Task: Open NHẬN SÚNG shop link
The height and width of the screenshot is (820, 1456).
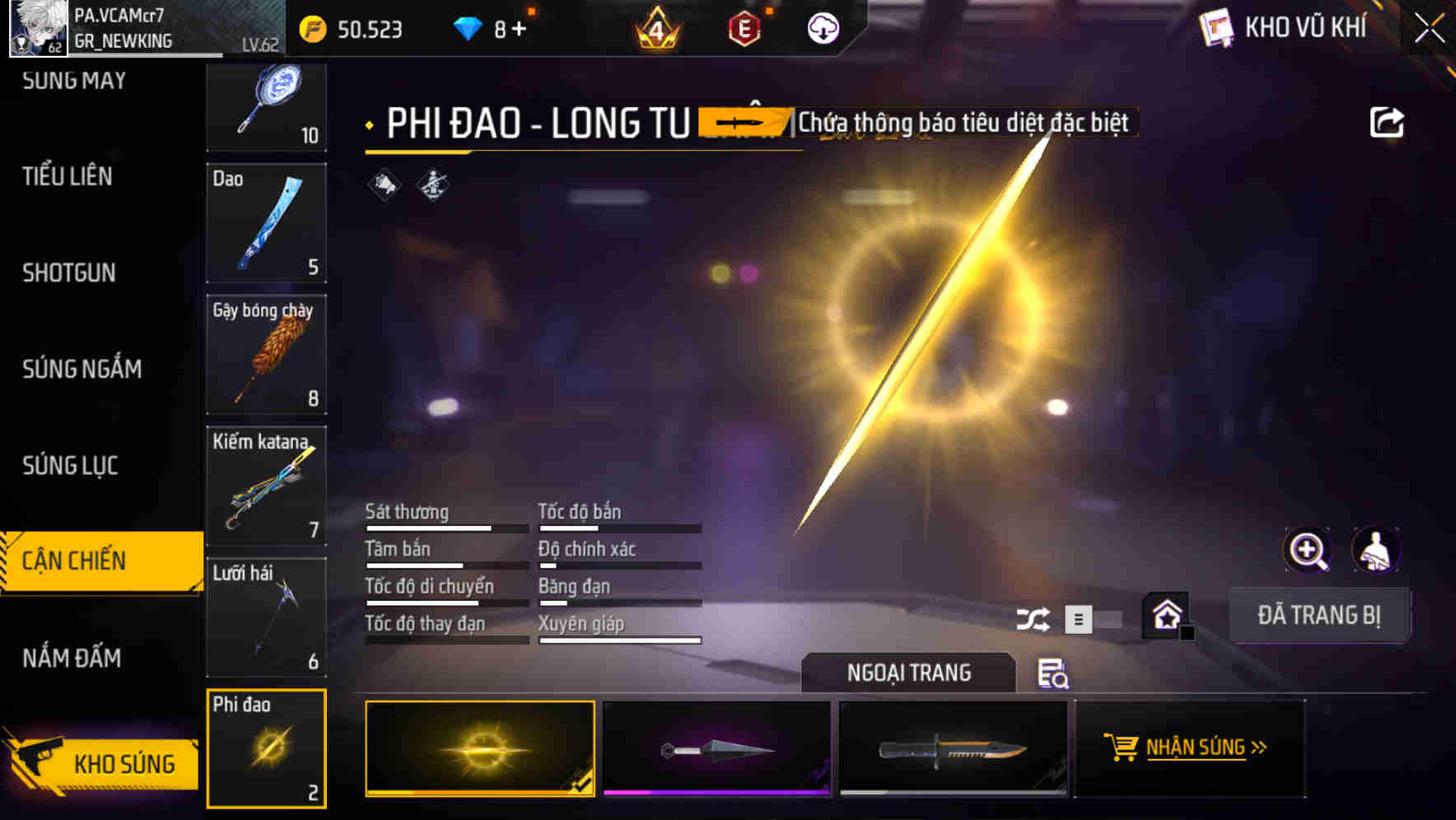Action: pos(1187,748)
